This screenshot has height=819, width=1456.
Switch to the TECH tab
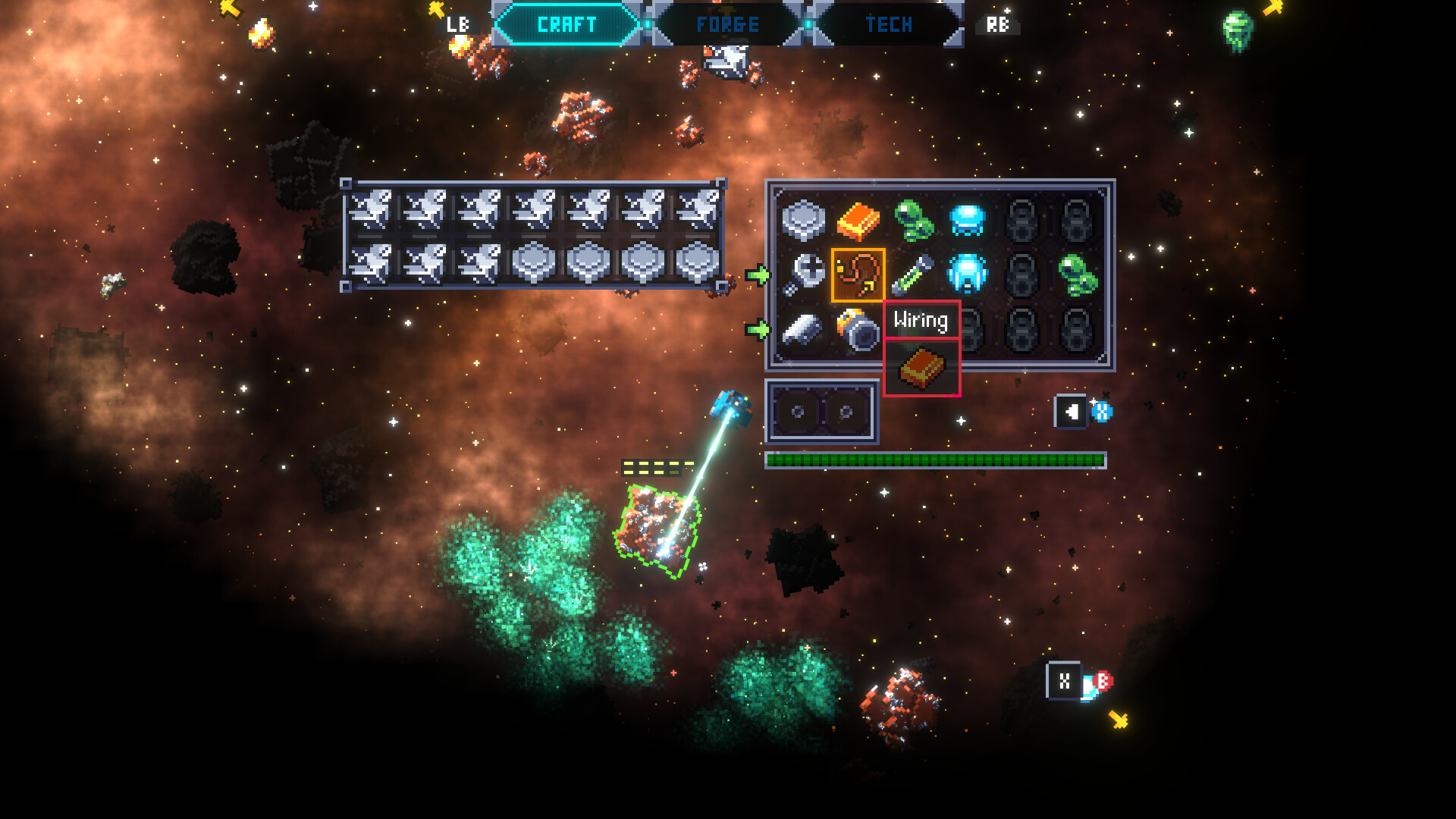point(888,24)
